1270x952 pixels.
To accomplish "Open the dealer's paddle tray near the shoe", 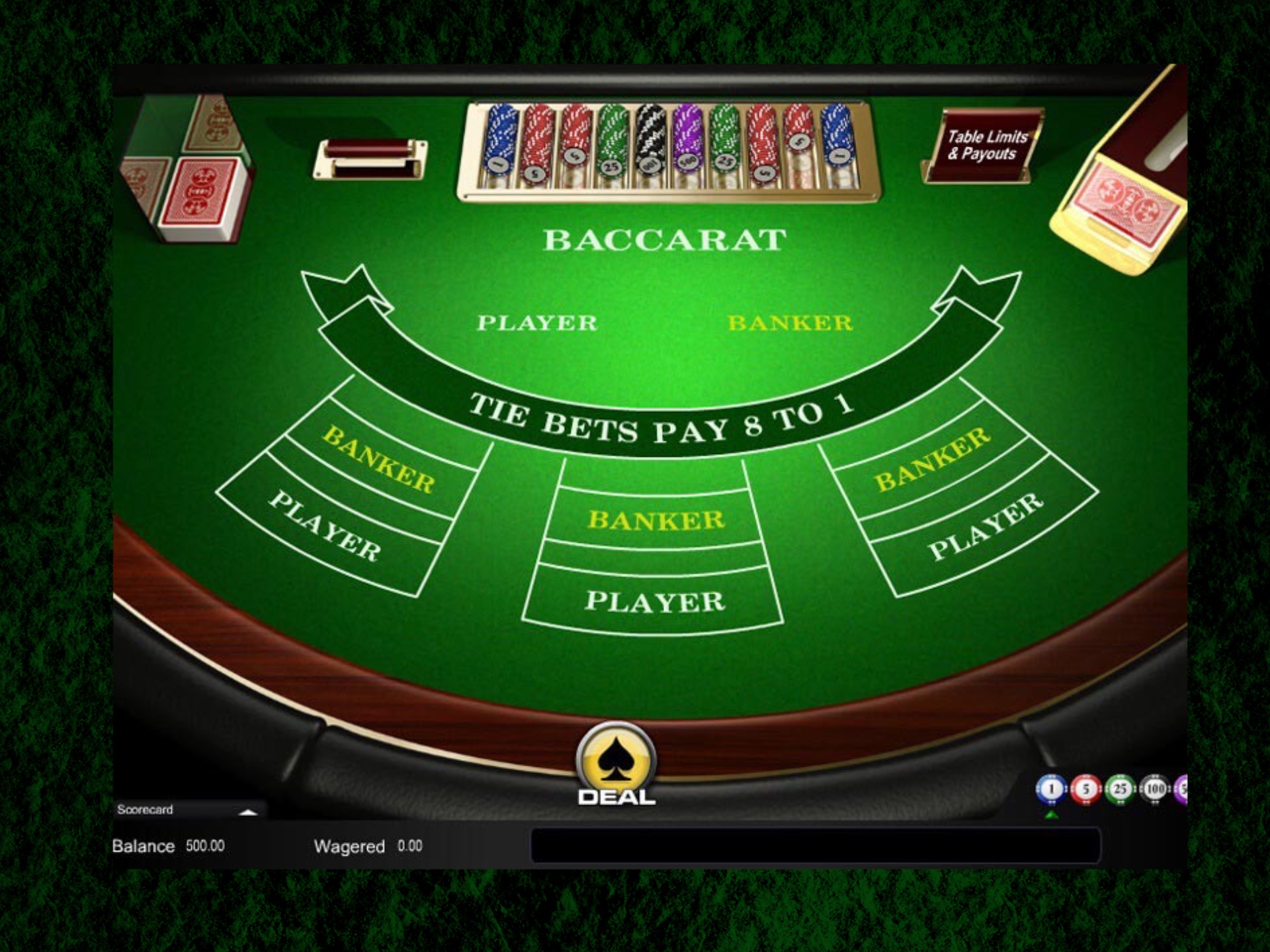I will (x=370, y=159).
